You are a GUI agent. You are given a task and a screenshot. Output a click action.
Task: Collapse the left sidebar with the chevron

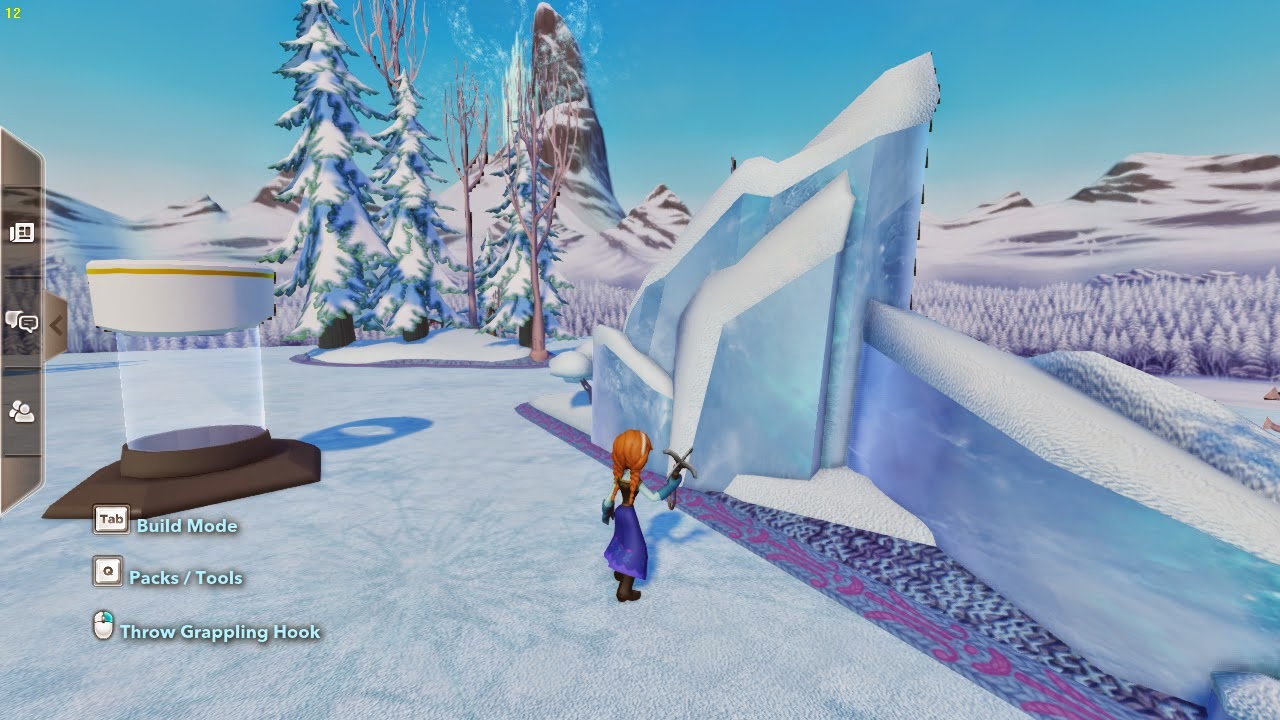click(58, 323)
